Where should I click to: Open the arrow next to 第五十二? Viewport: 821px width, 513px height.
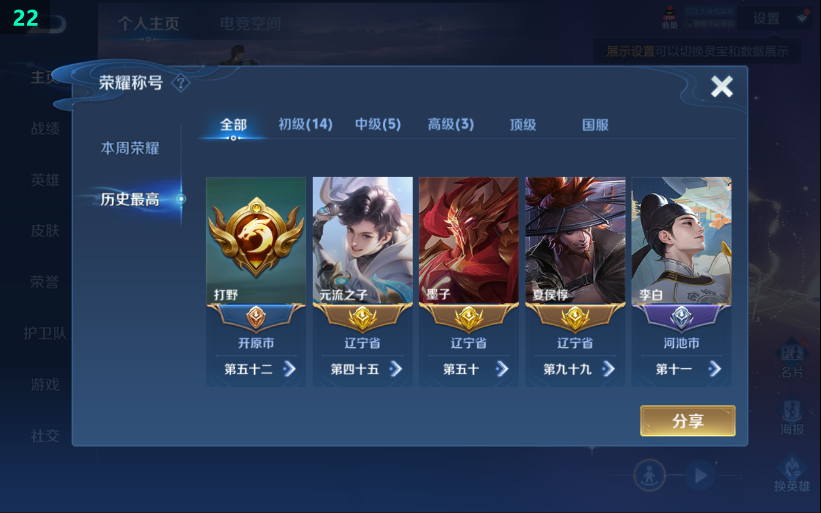tap(290, 369)
